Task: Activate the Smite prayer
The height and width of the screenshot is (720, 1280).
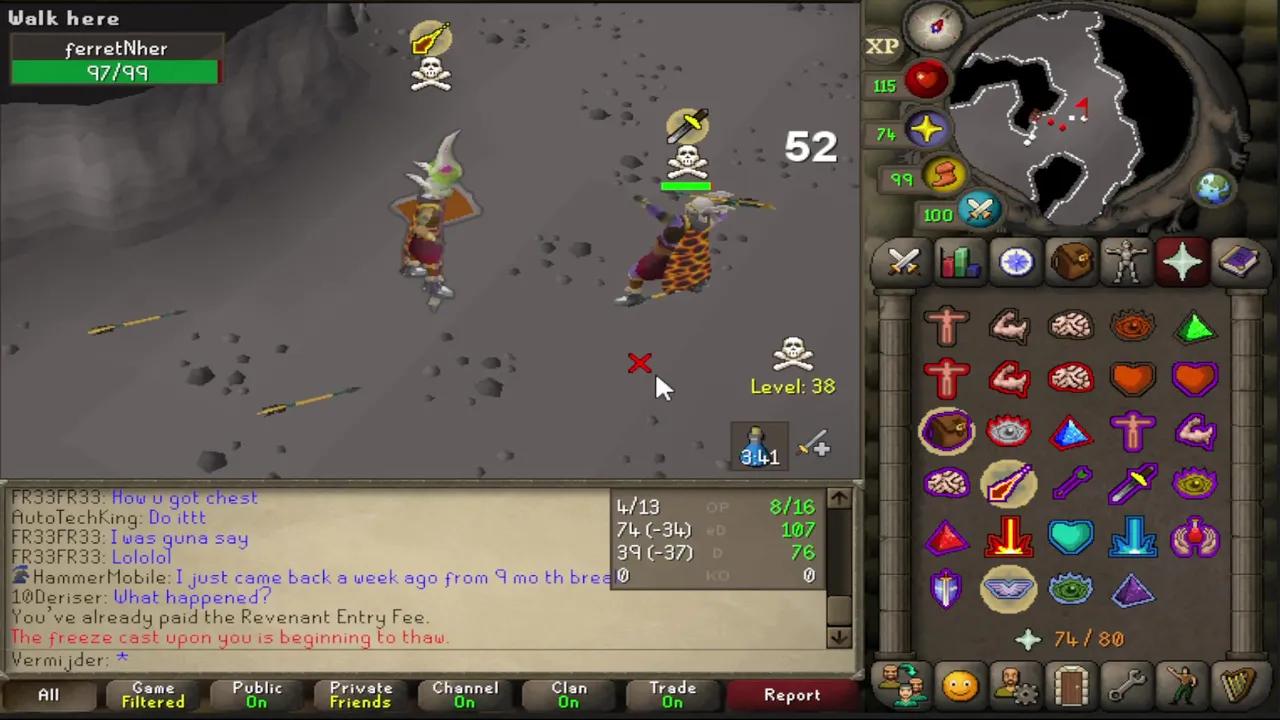Action: [x=1133, y=537]
